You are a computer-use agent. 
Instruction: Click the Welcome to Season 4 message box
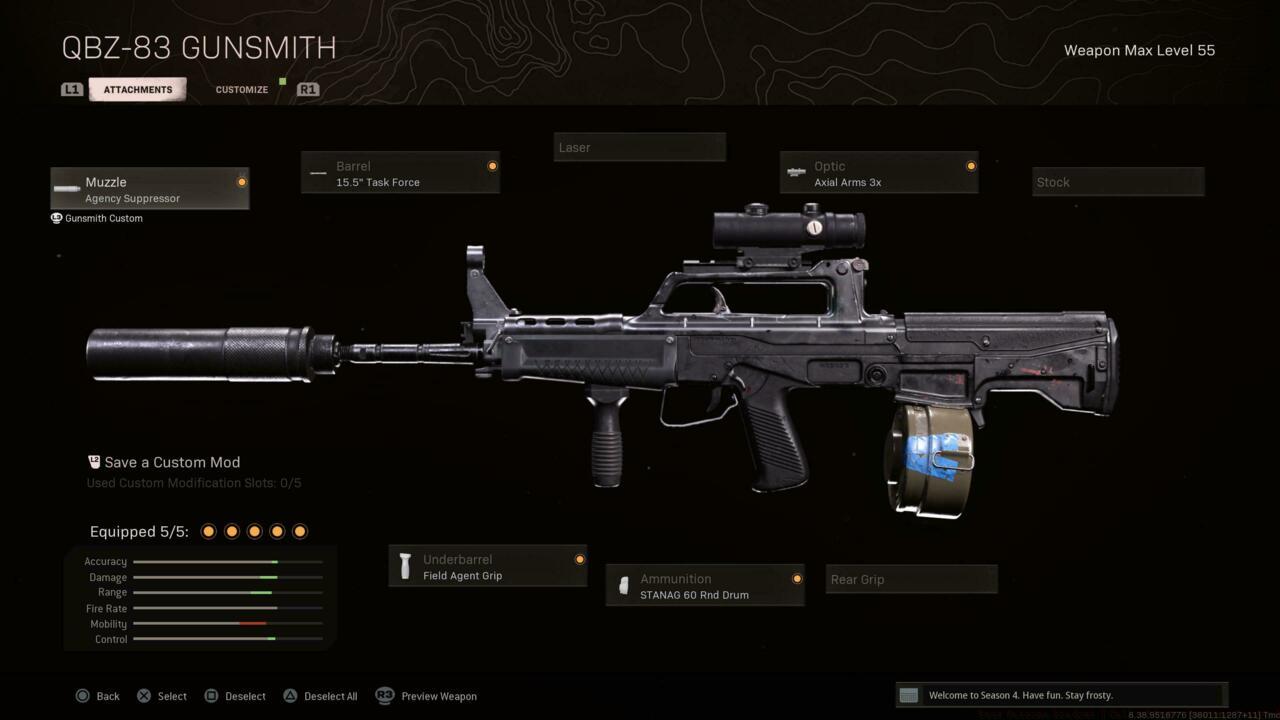coord(1060,694)
